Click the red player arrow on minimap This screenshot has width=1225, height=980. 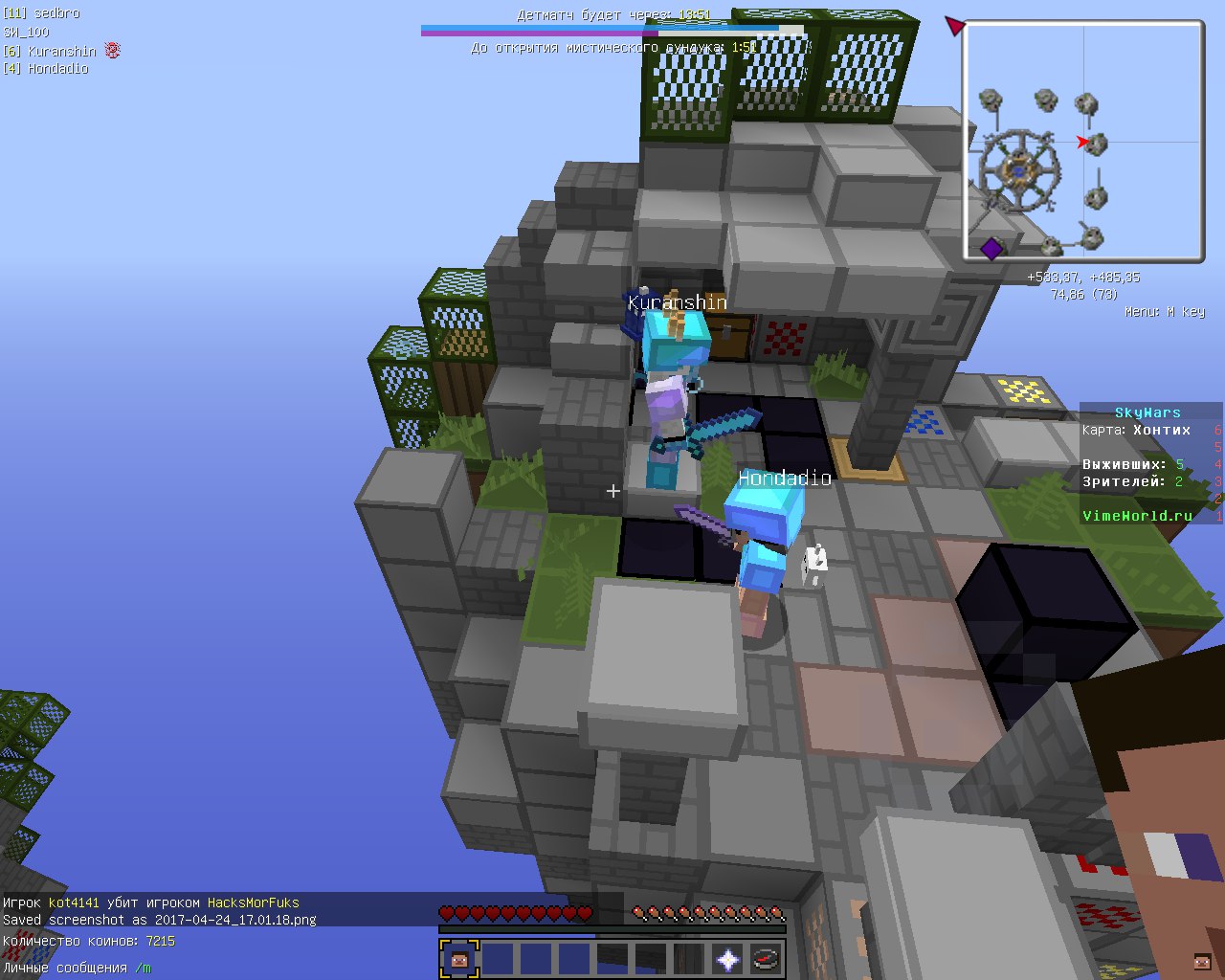pos(1082,143)
